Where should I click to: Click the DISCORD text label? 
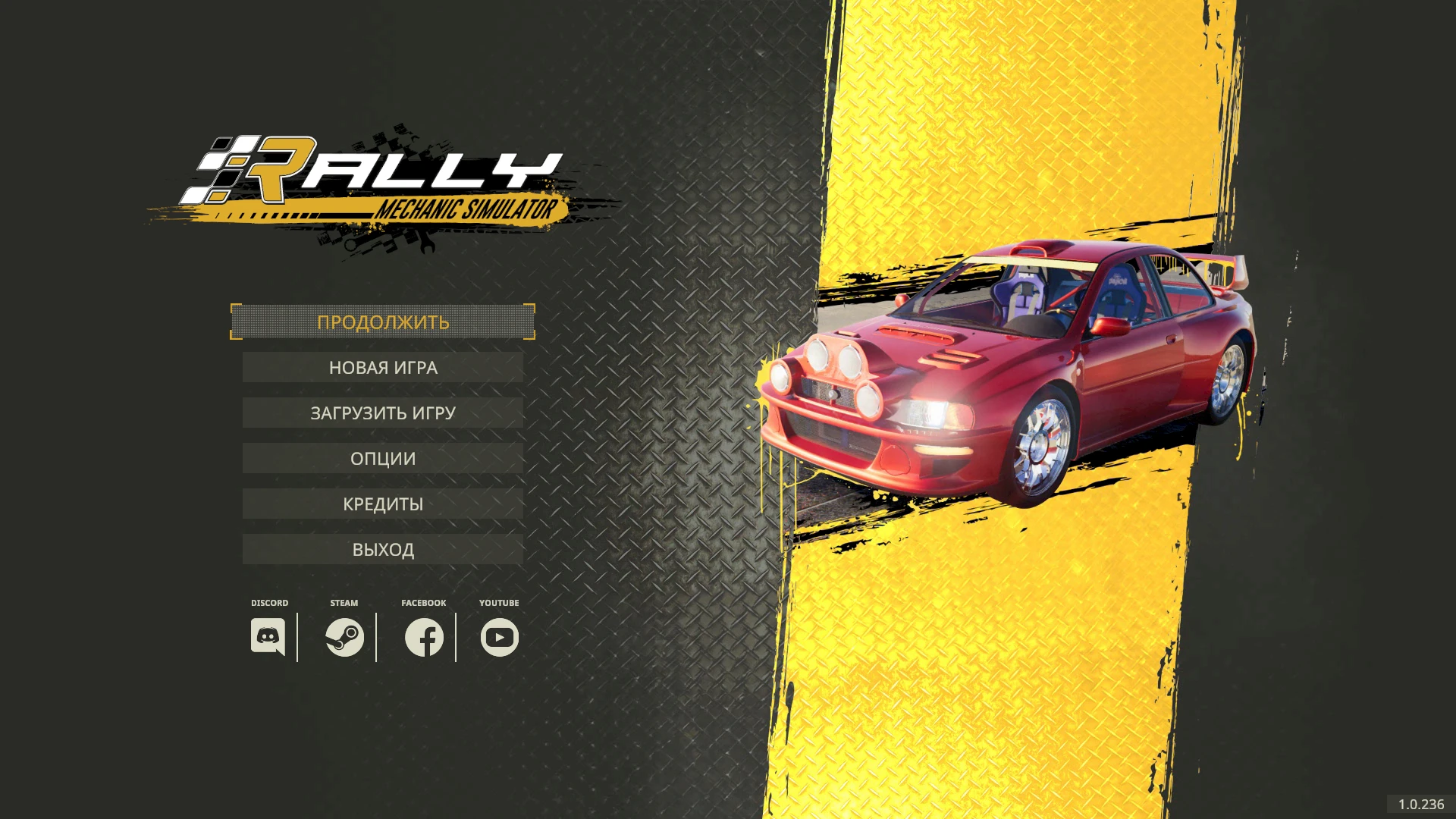click(x=269, y=603)
